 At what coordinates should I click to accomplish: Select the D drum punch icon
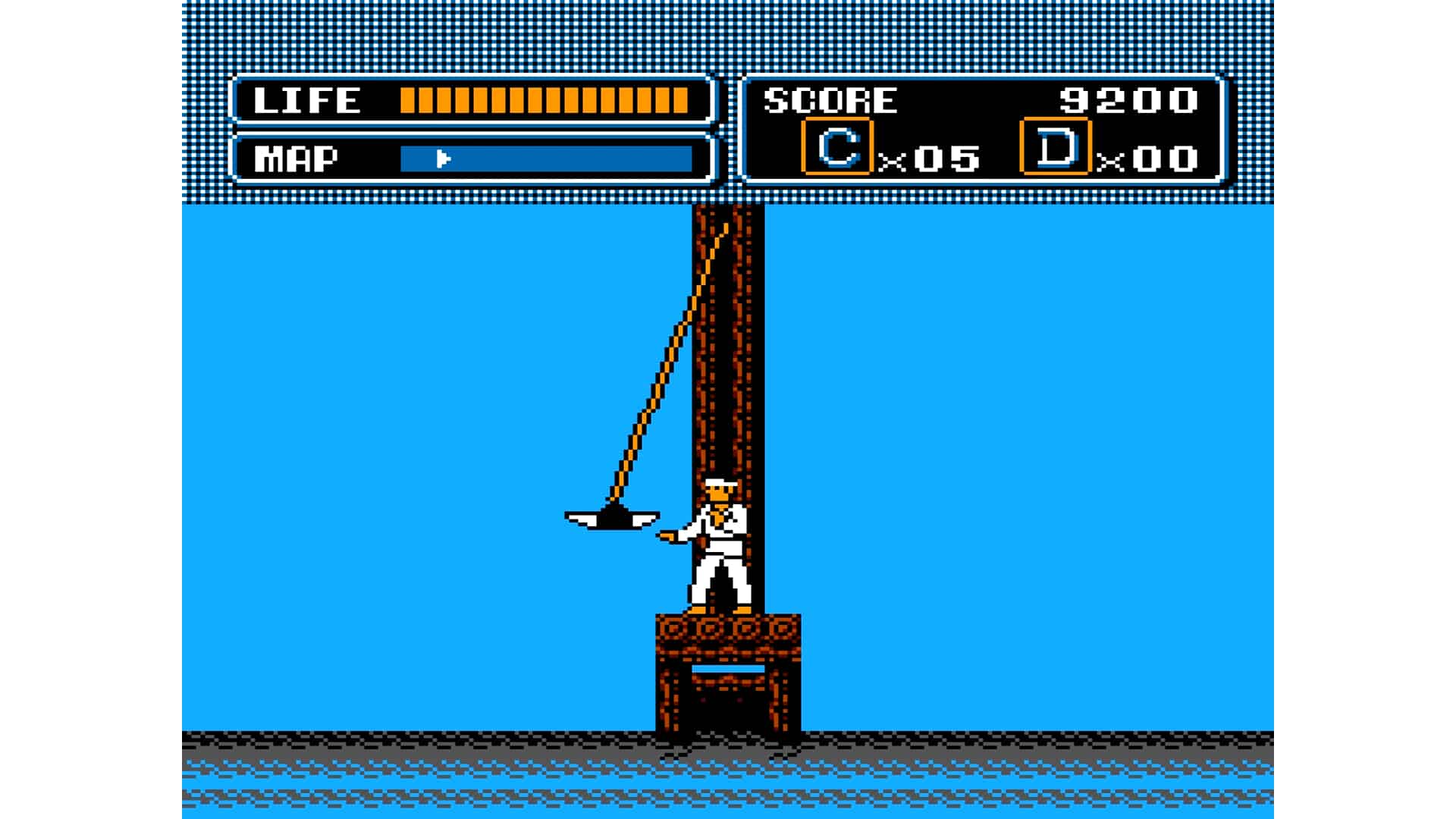point(1056,147)
